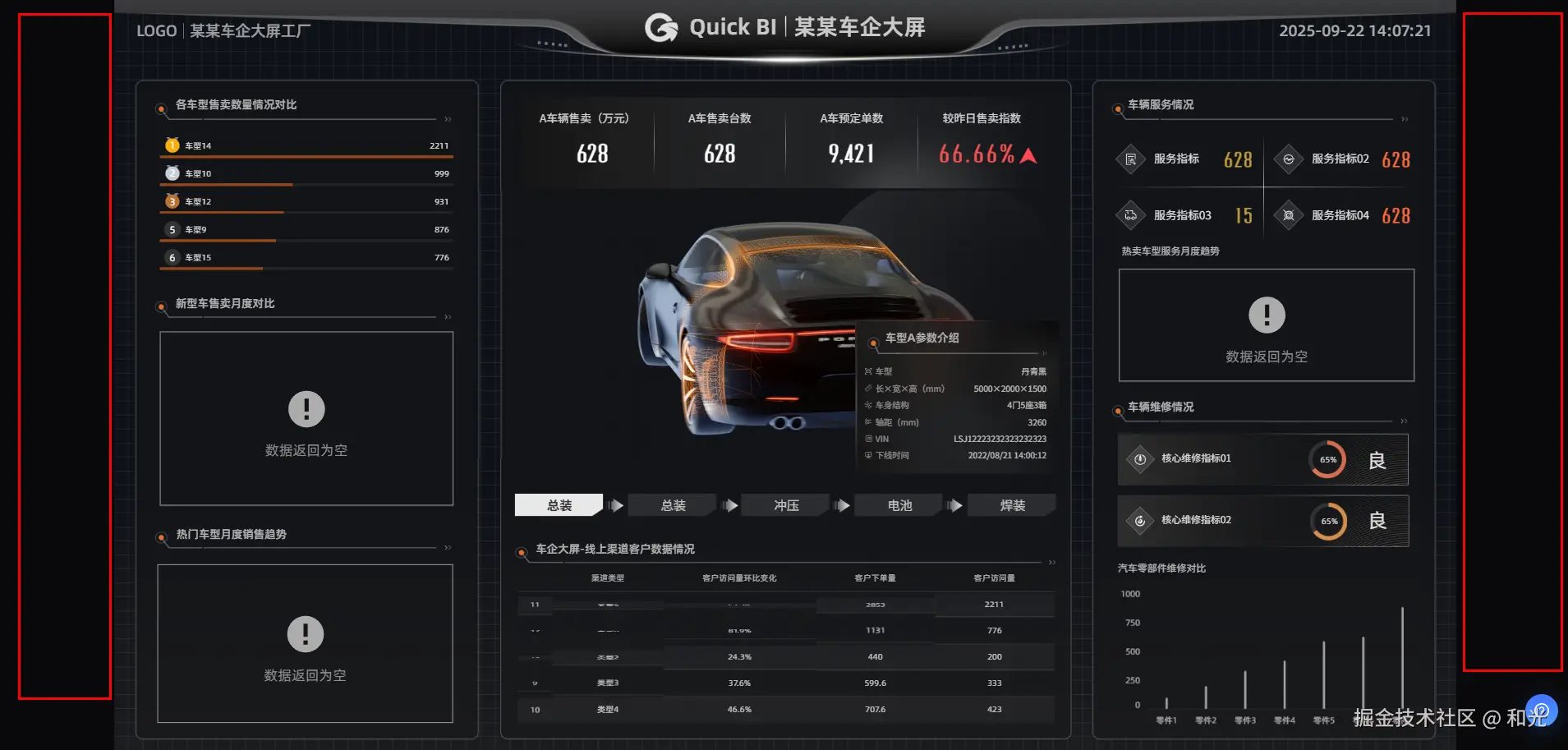Image resolution: width=1568 pixels, height=750 pixels.
Task: Switch to the 电池 tab
Action: click(x=899, y=505)
